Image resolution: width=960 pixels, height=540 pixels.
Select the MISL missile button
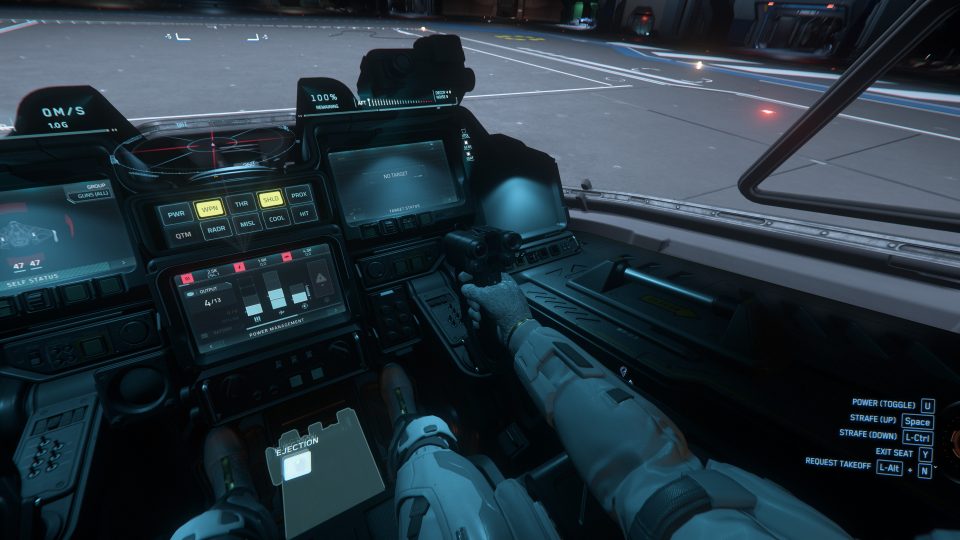click(247, 225)
